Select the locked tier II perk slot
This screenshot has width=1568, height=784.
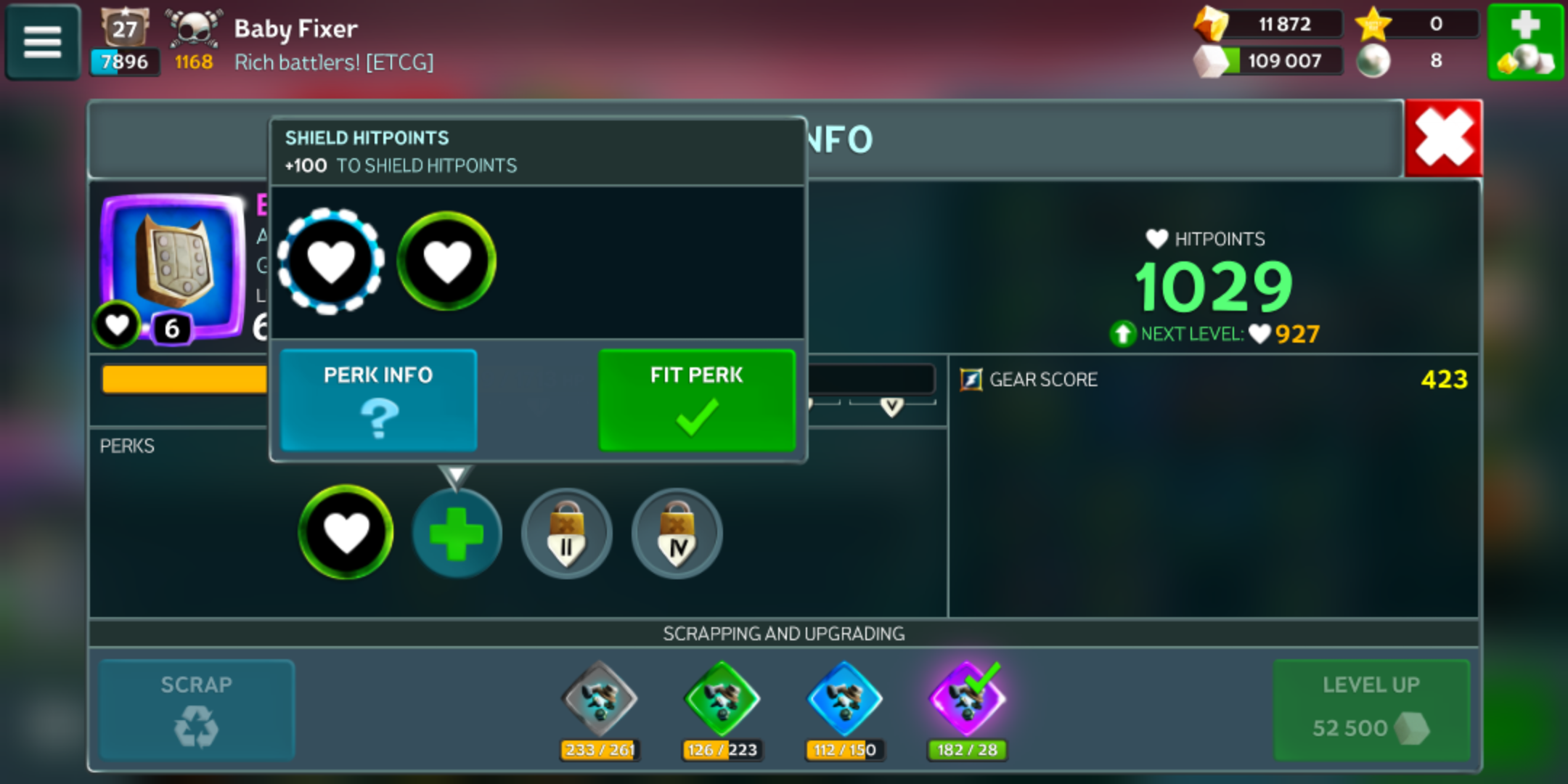point(566,534)
